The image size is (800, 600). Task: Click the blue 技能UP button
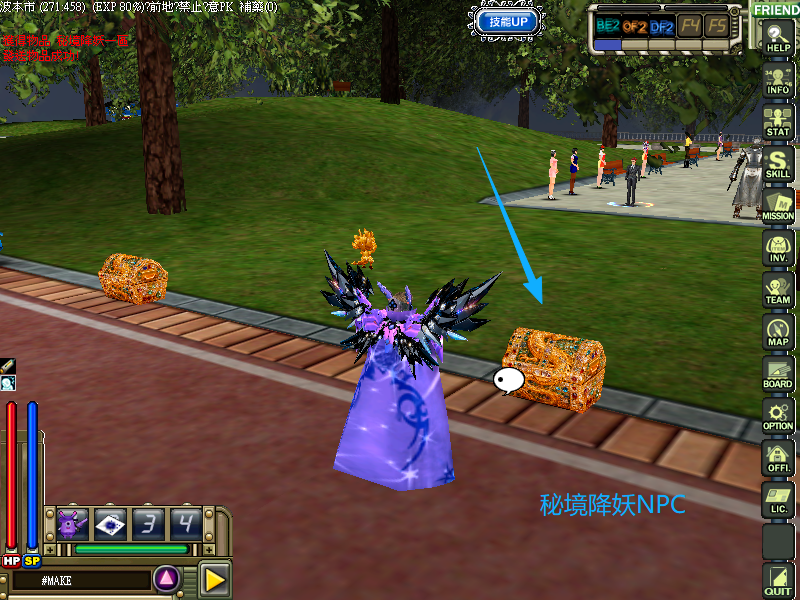509,21
